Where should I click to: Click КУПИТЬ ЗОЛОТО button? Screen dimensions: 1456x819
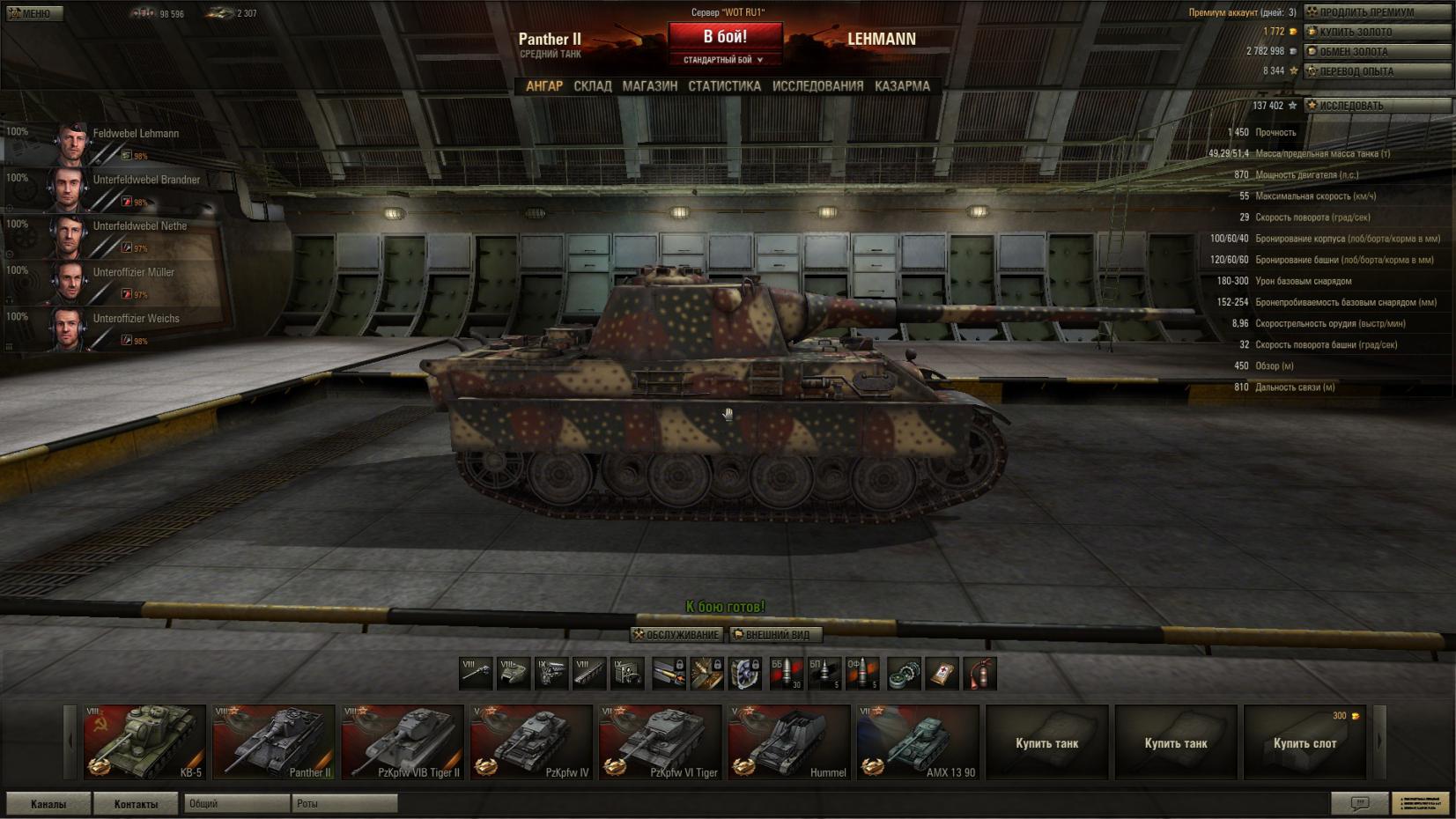pos(1377,32)
